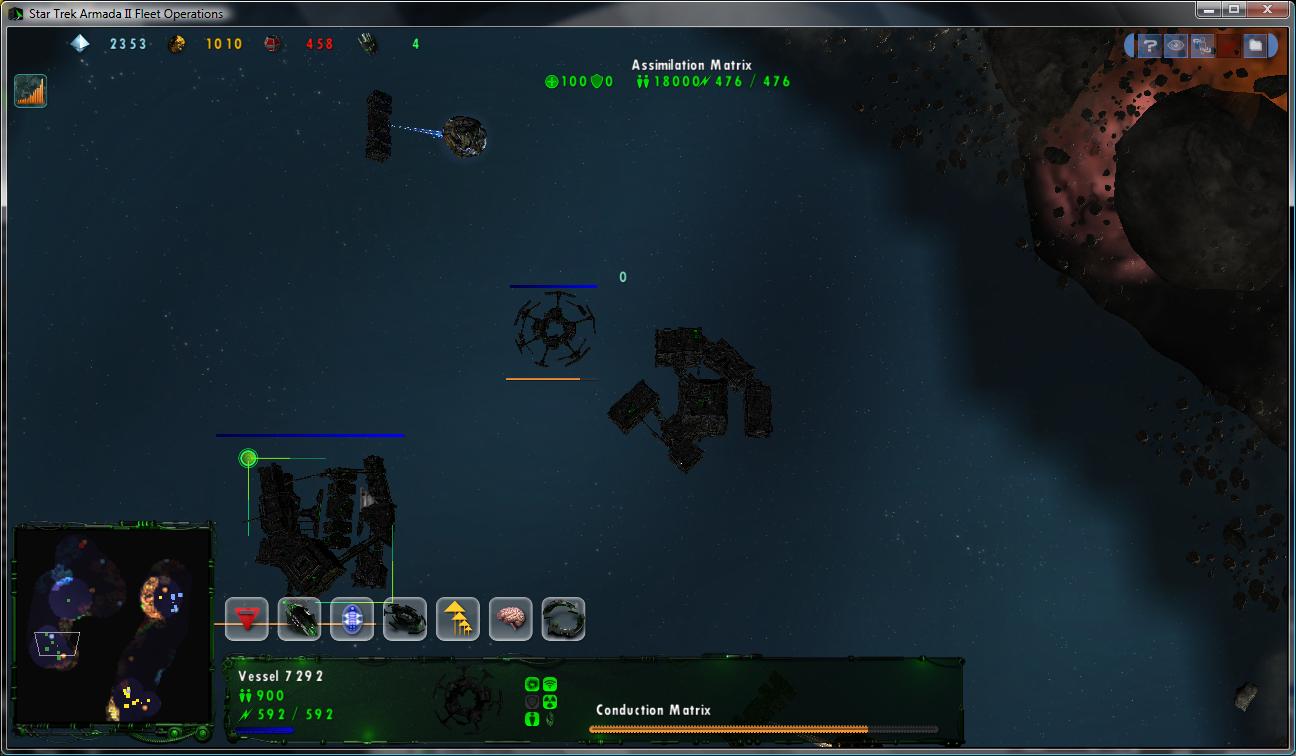Screen dimensions: 1296x756
Task: Open the orange bar chart panel
Action: click(x=31, y=91)
